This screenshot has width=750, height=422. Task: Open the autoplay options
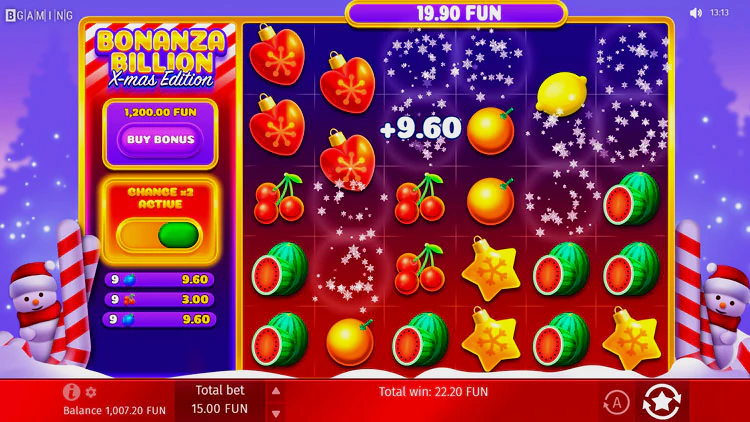click(616, 402)
